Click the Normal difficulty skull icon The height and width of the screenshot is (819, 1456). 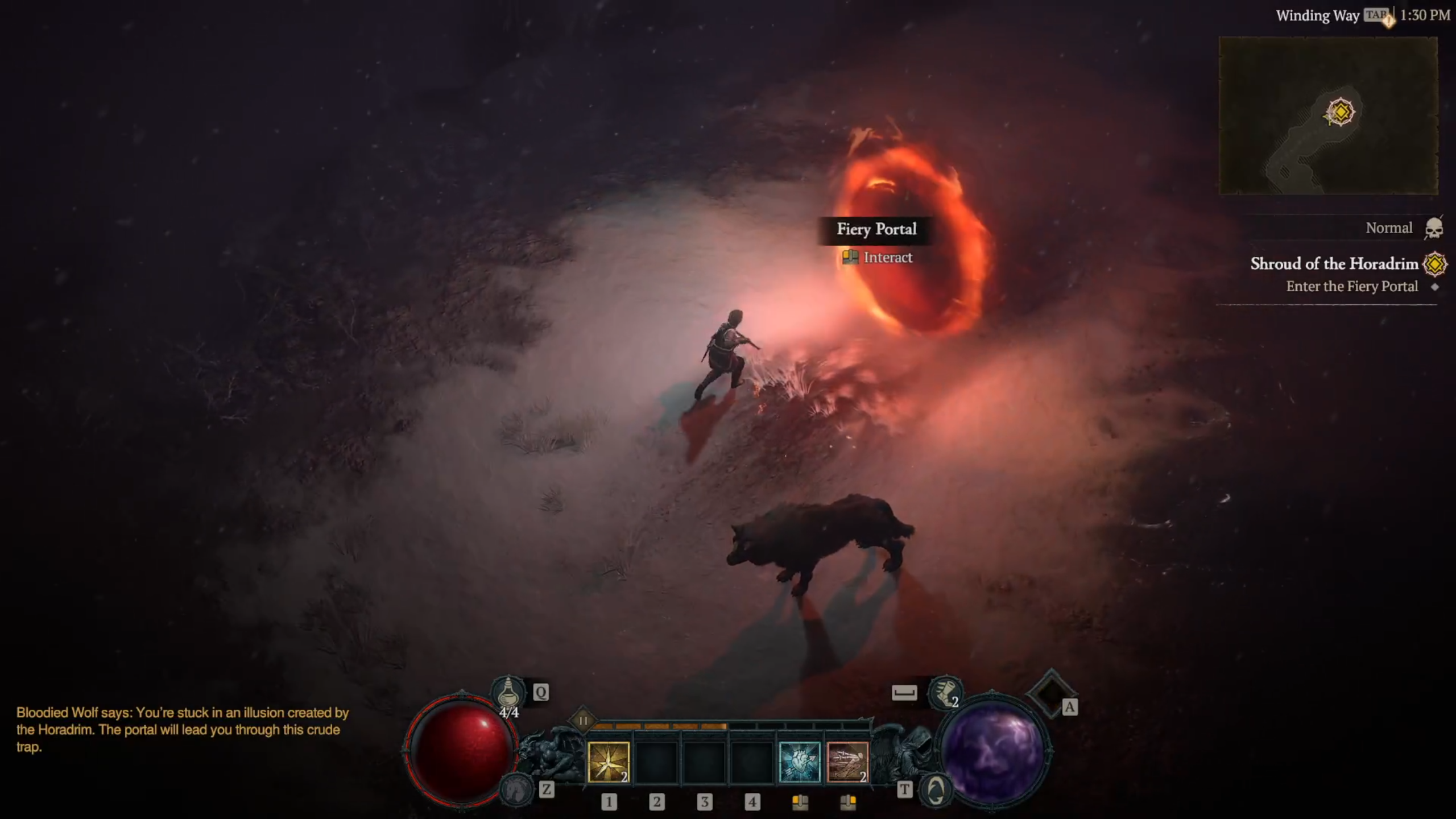tap(1434, 229)
